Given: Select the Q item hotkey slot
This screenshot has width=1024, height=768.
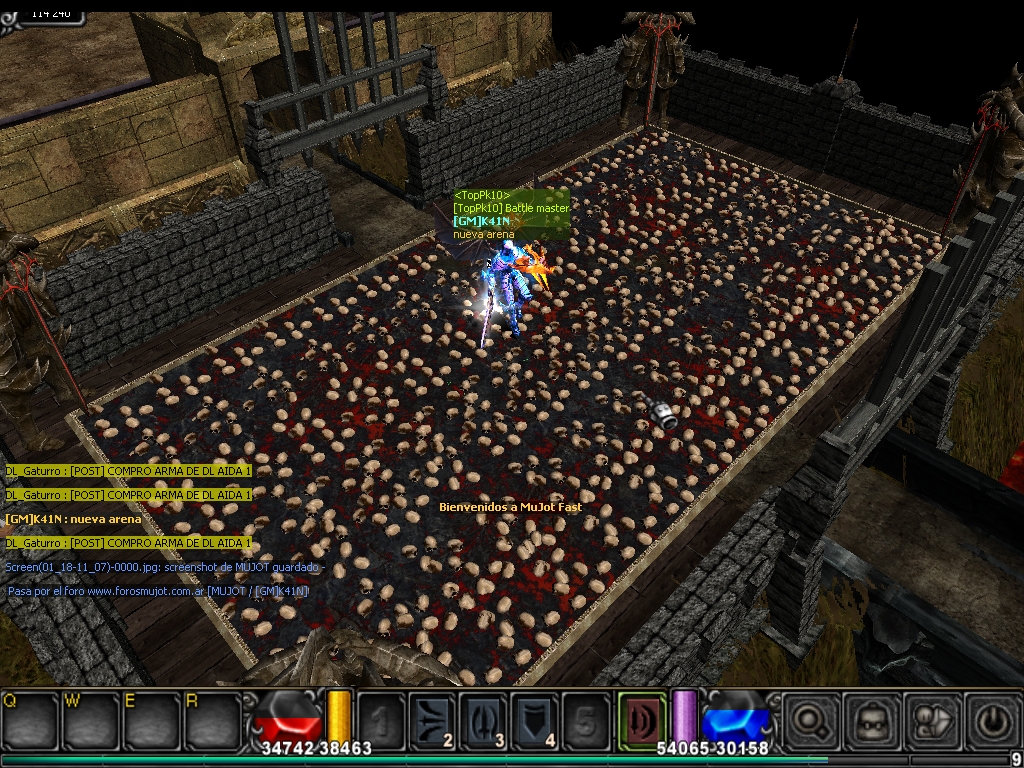Looking at the screenshot, I should (x=30, y=719).
